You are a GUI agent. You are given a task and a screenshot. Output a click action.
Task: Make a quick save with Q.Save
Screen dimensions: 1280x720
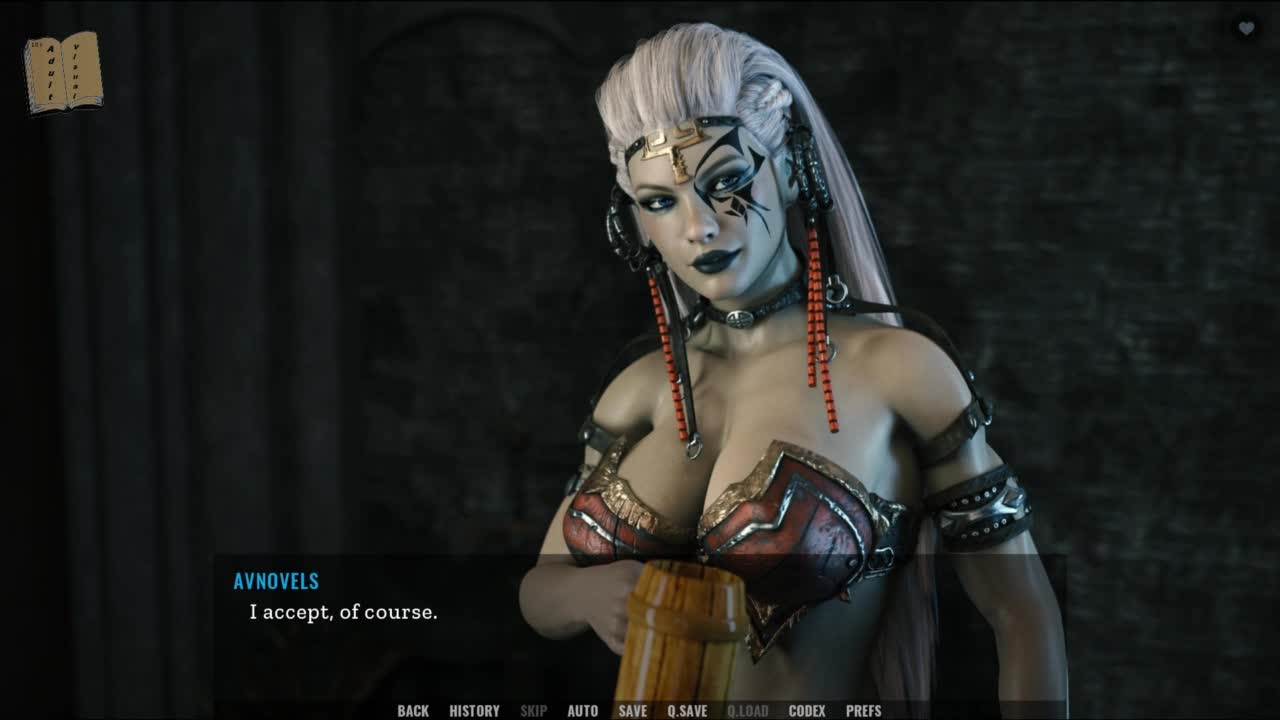click(687, 711)
